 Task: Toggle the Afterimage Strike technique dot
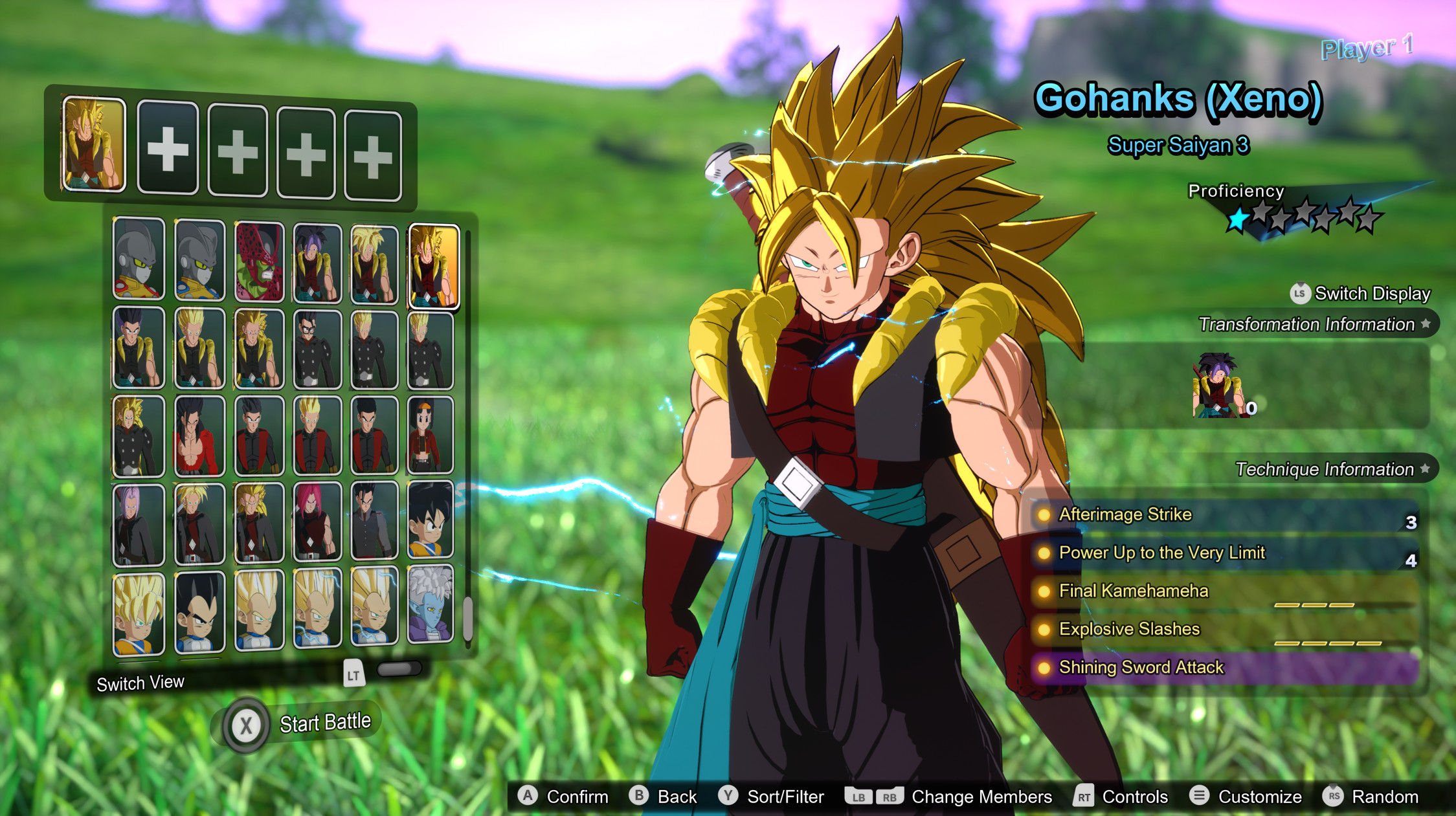(1044, 514)
